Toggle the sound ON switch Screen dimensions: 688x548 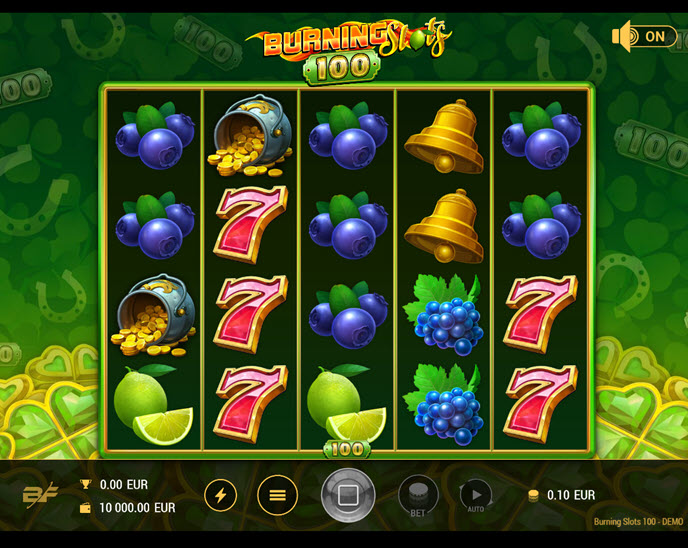644,37
